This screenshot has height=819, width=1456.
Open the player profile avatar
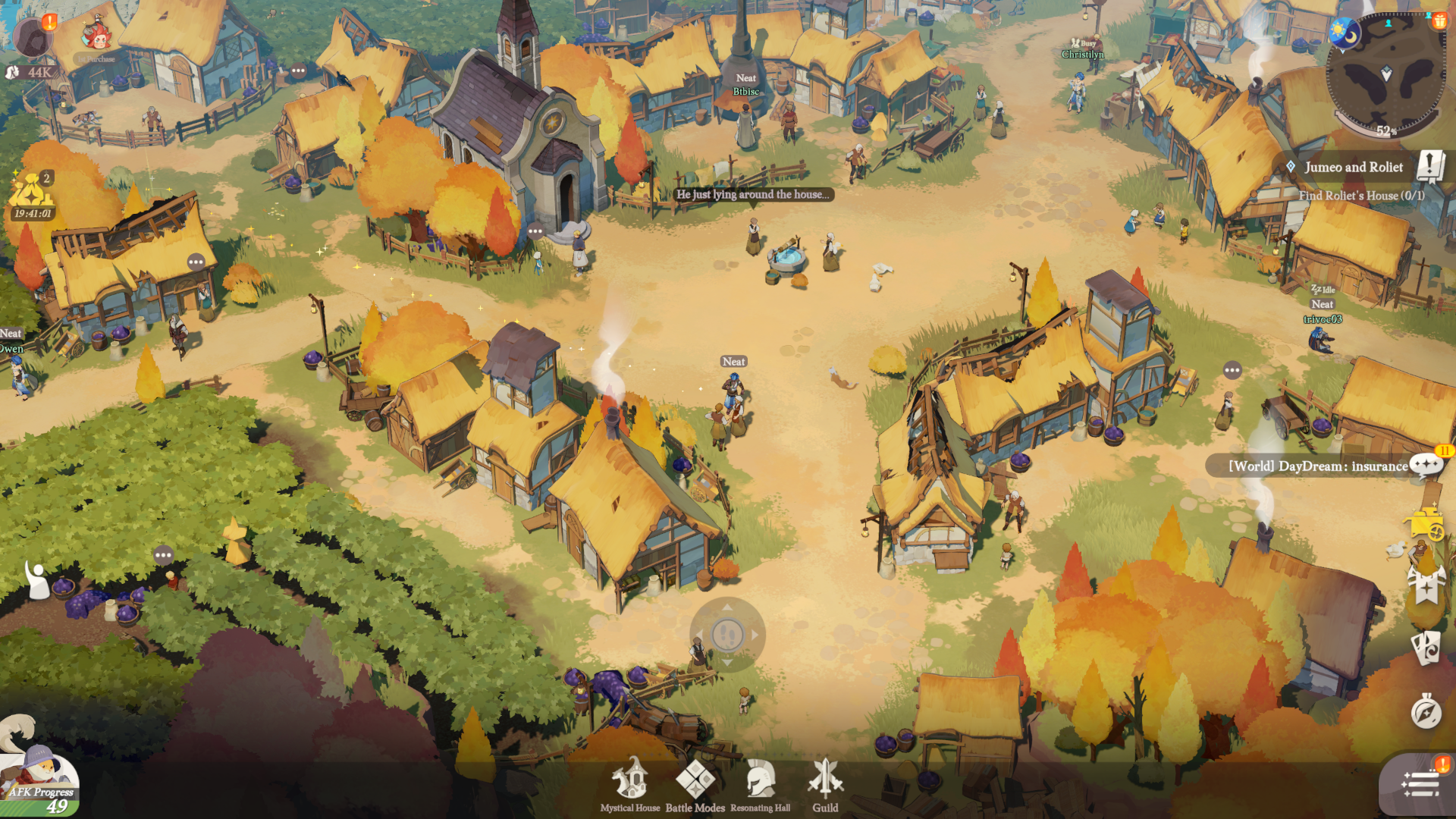coord(32,36)
